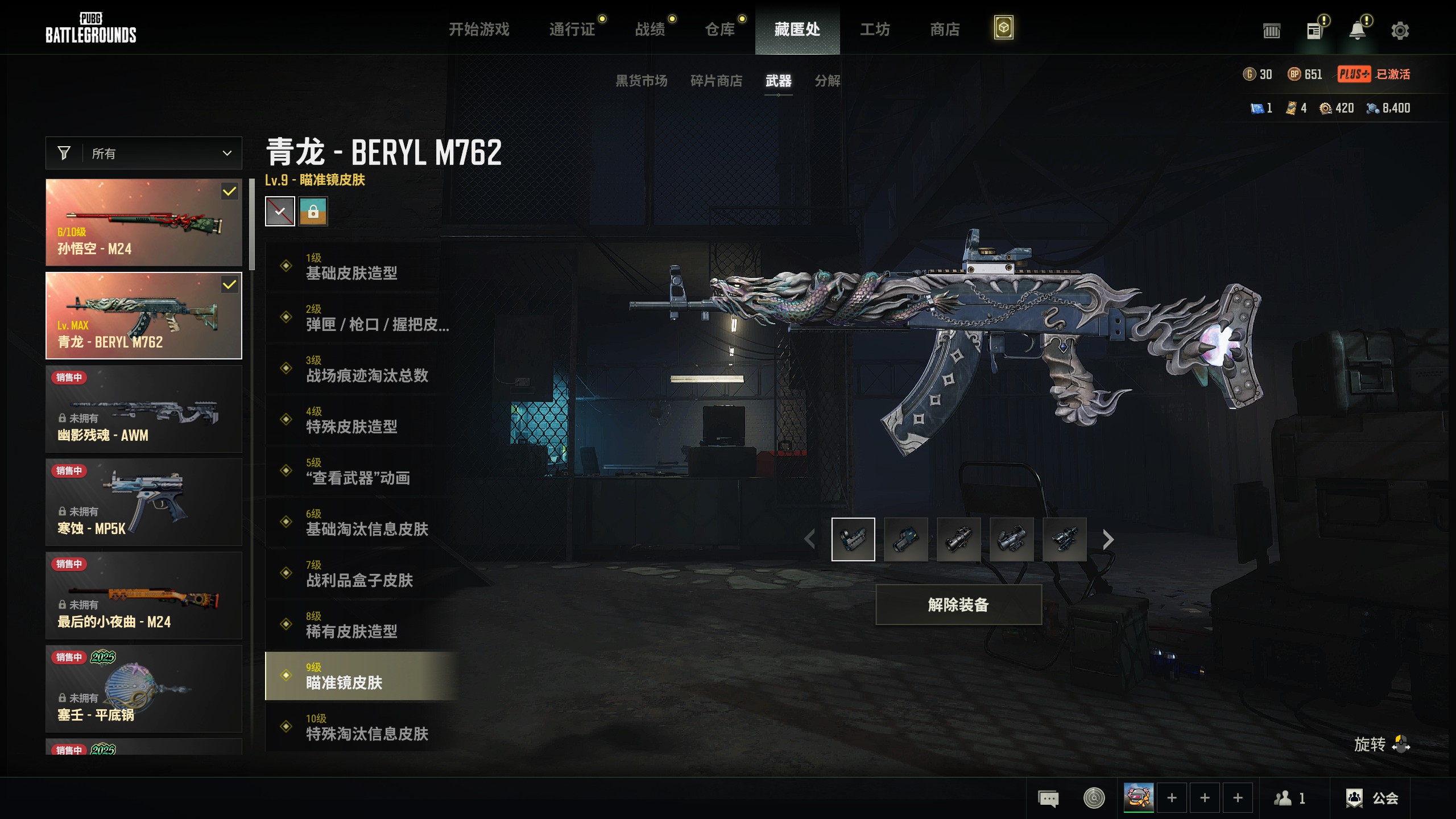Viewport: 1456px width, 819px height.
Task: Choose the 幽影残魂 - AWM skin card
Action: 144,409
